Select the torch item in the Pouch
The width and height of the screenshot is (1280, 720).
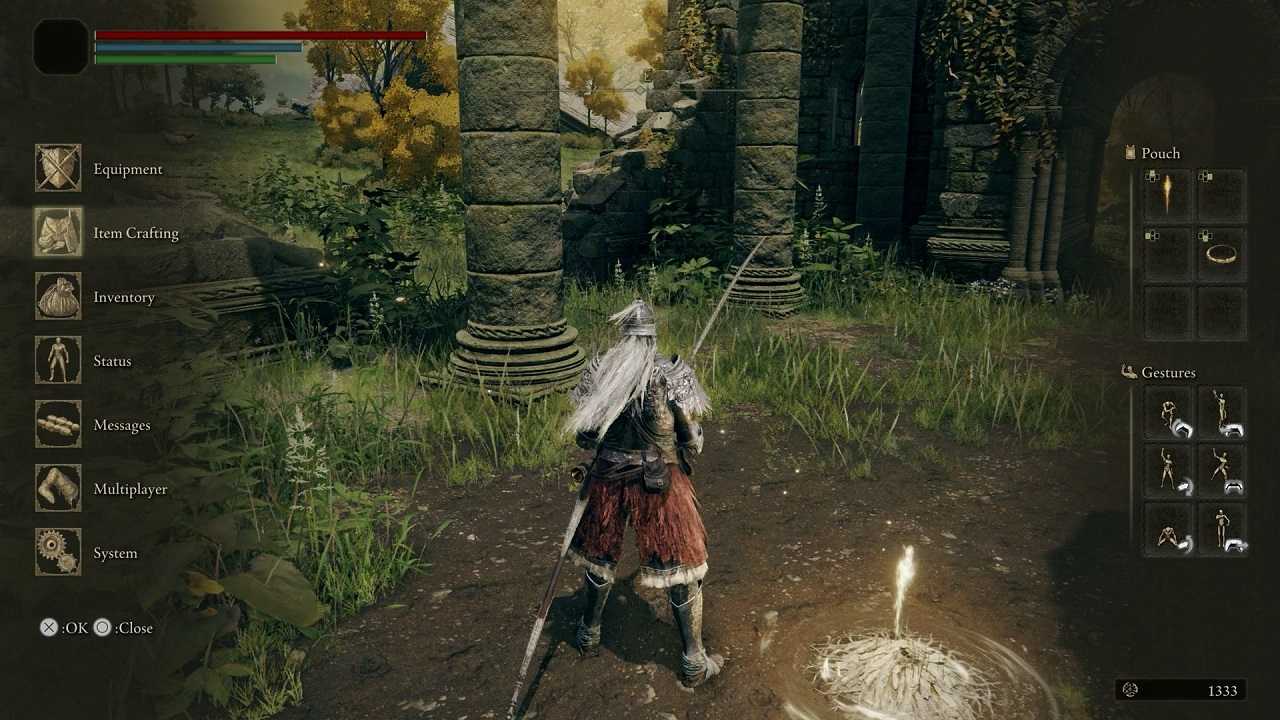pyautogui.click(x=1168, y=192)
